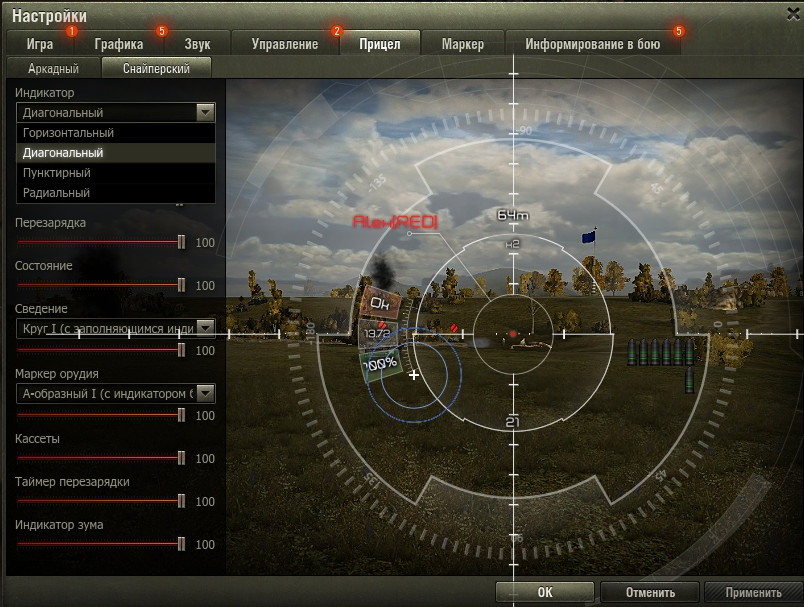Show the Информирование в бою tab
804x607 pixels.
592,44
